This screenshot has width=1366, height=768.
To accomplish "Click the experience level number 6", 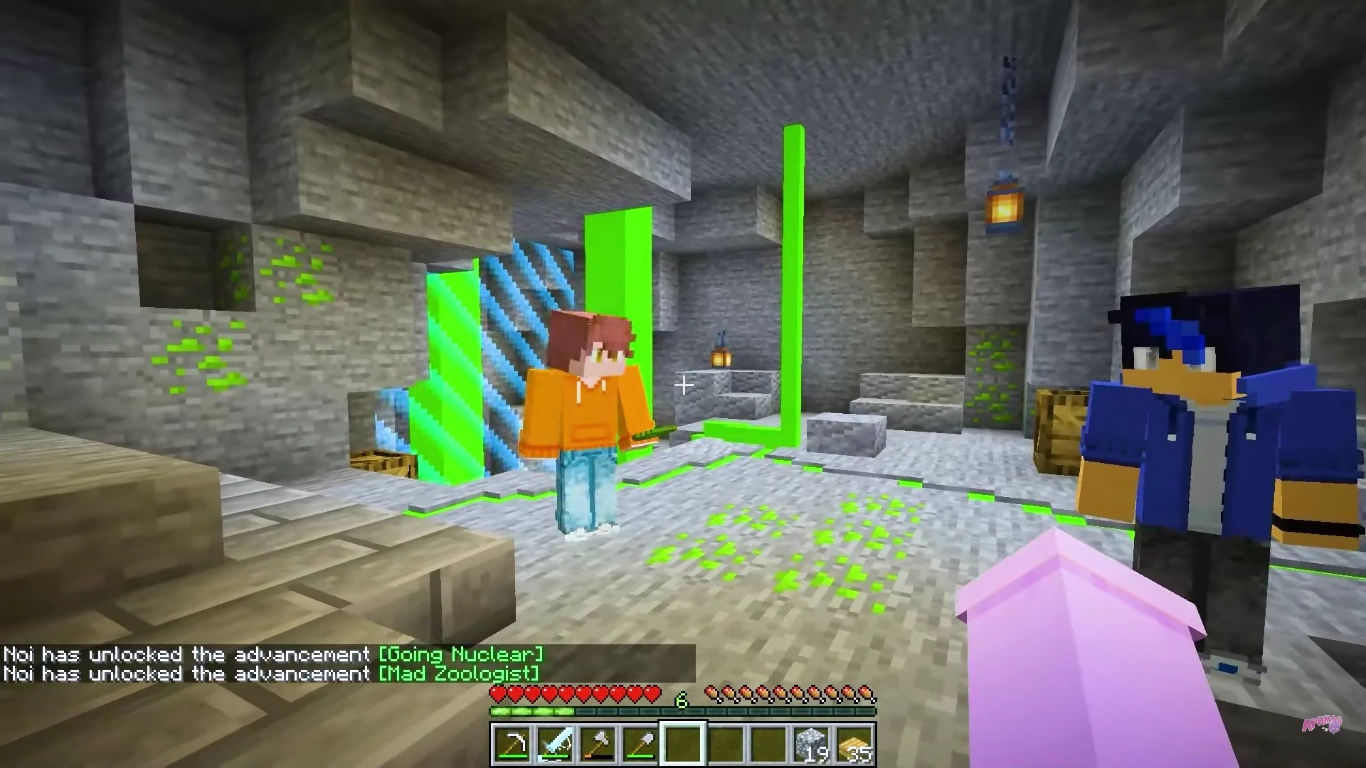I will click(x=680, y=699).
